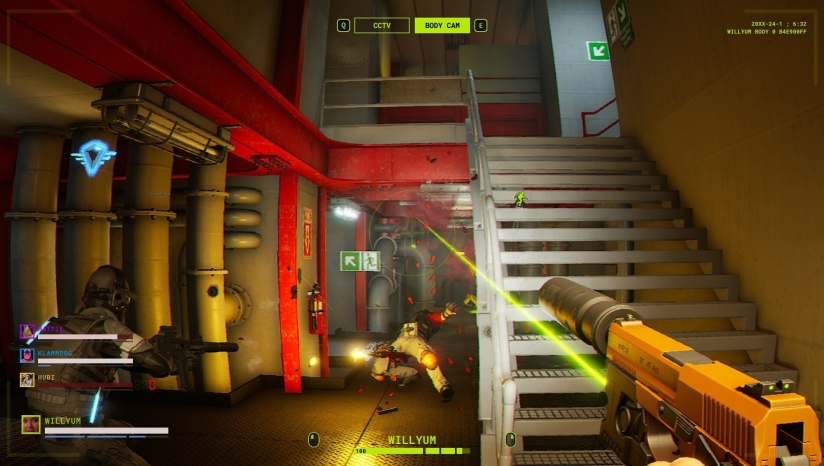Select WILLYUM's player portrait

point(30,424)
